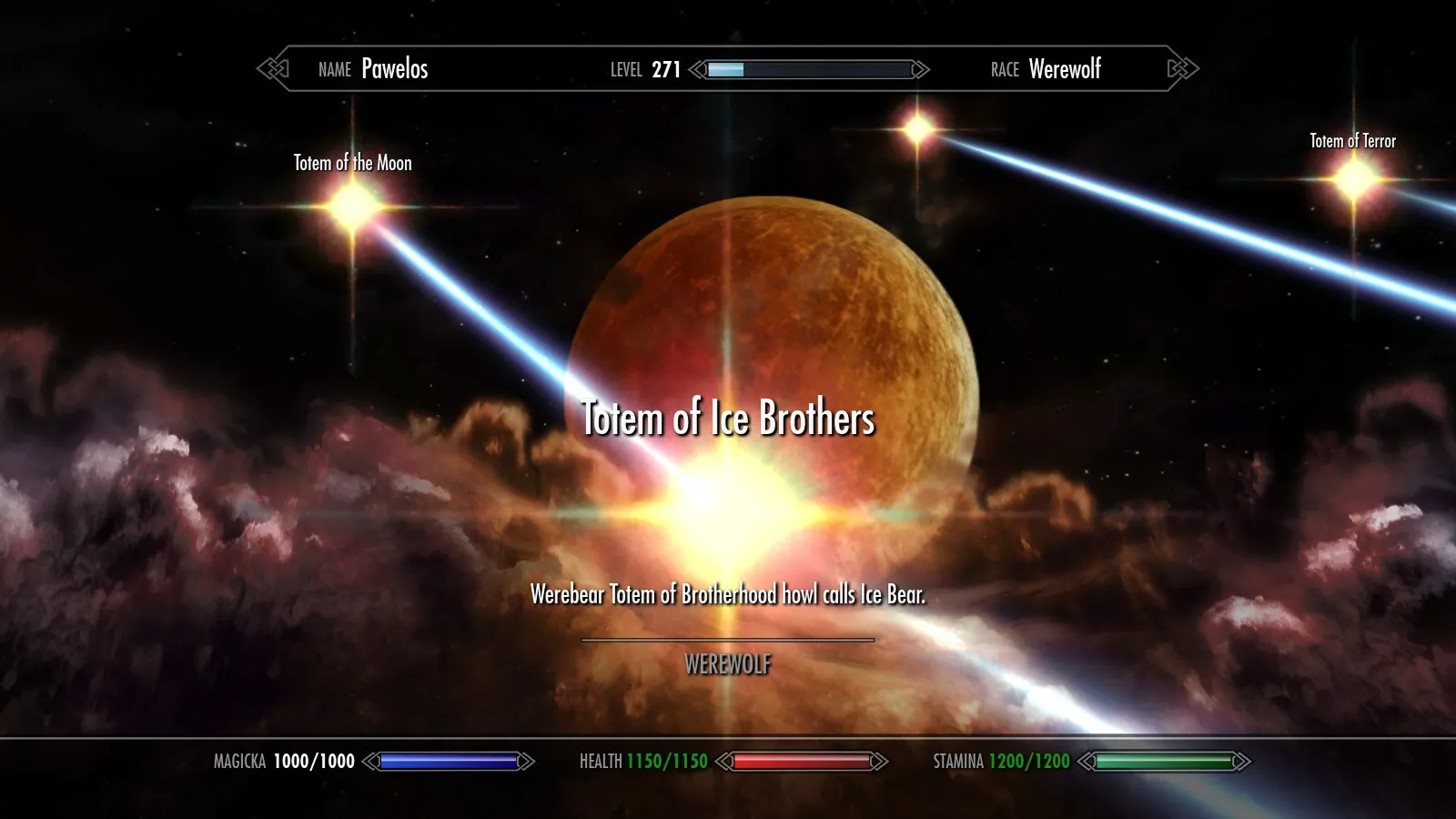Select the Totem of the Moon perk star

tap(352, 207)
